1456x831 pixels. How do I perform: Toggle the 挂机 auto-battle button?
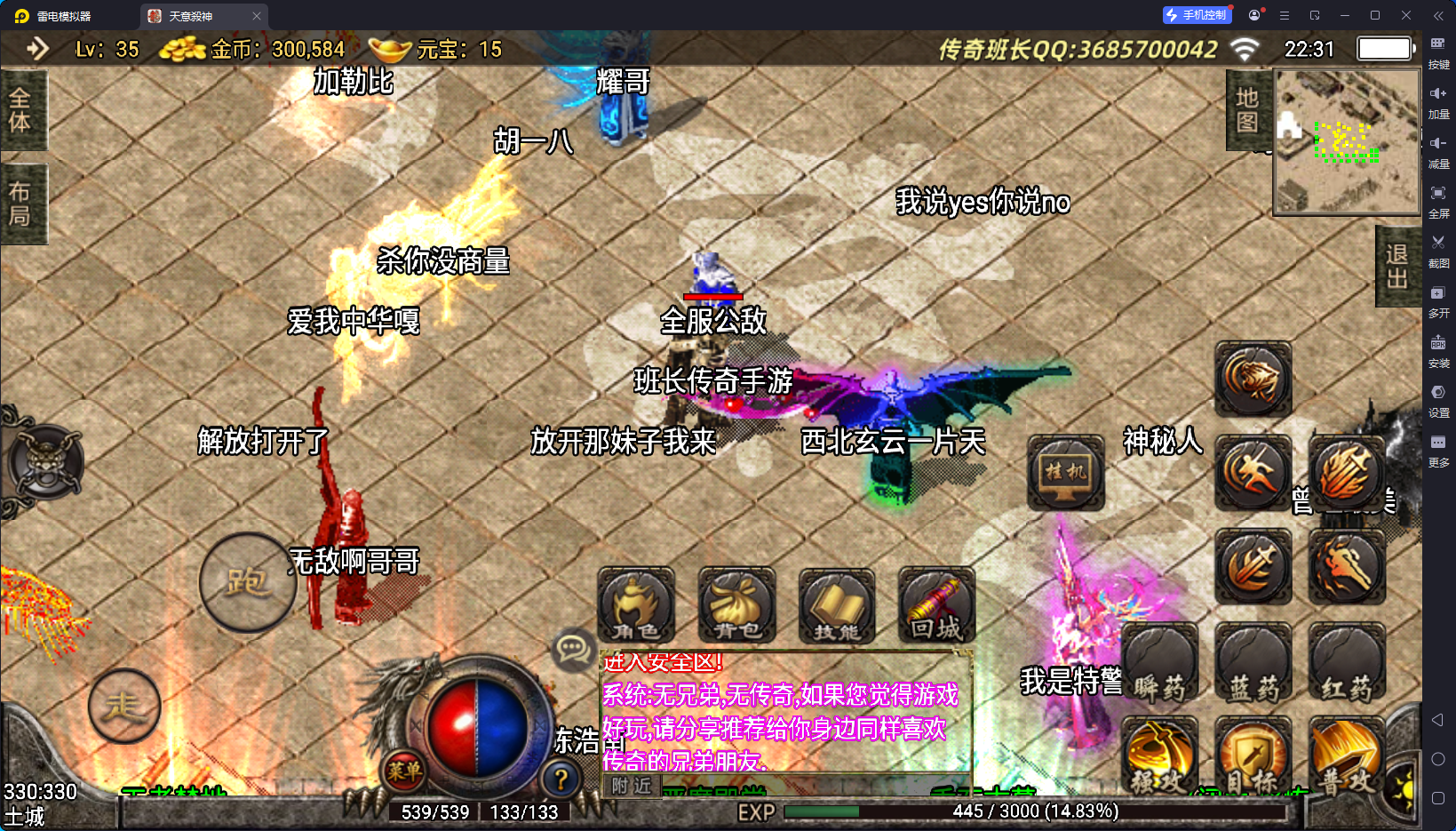tap(1065, 472)
